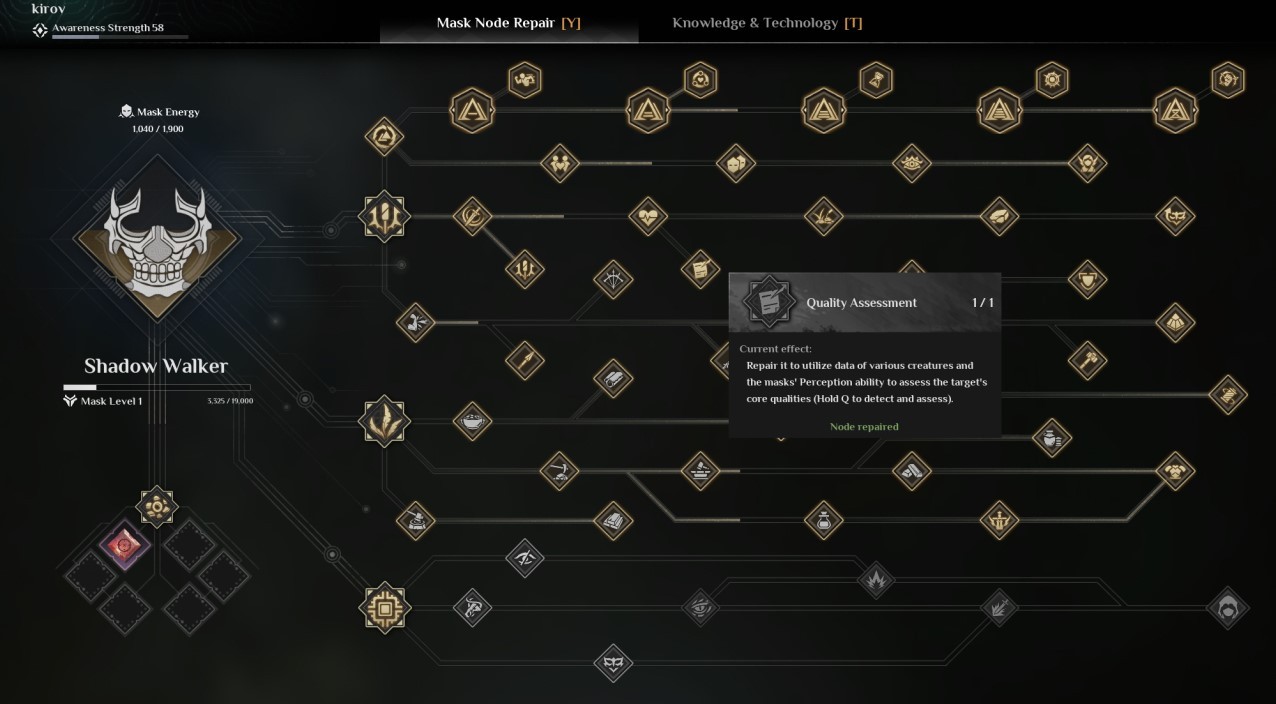Image resolution: width=1276 pixels, height=704 pixels.
Task: Click the theater masks node
Action: pyautogui.click(x=735, y=162)
